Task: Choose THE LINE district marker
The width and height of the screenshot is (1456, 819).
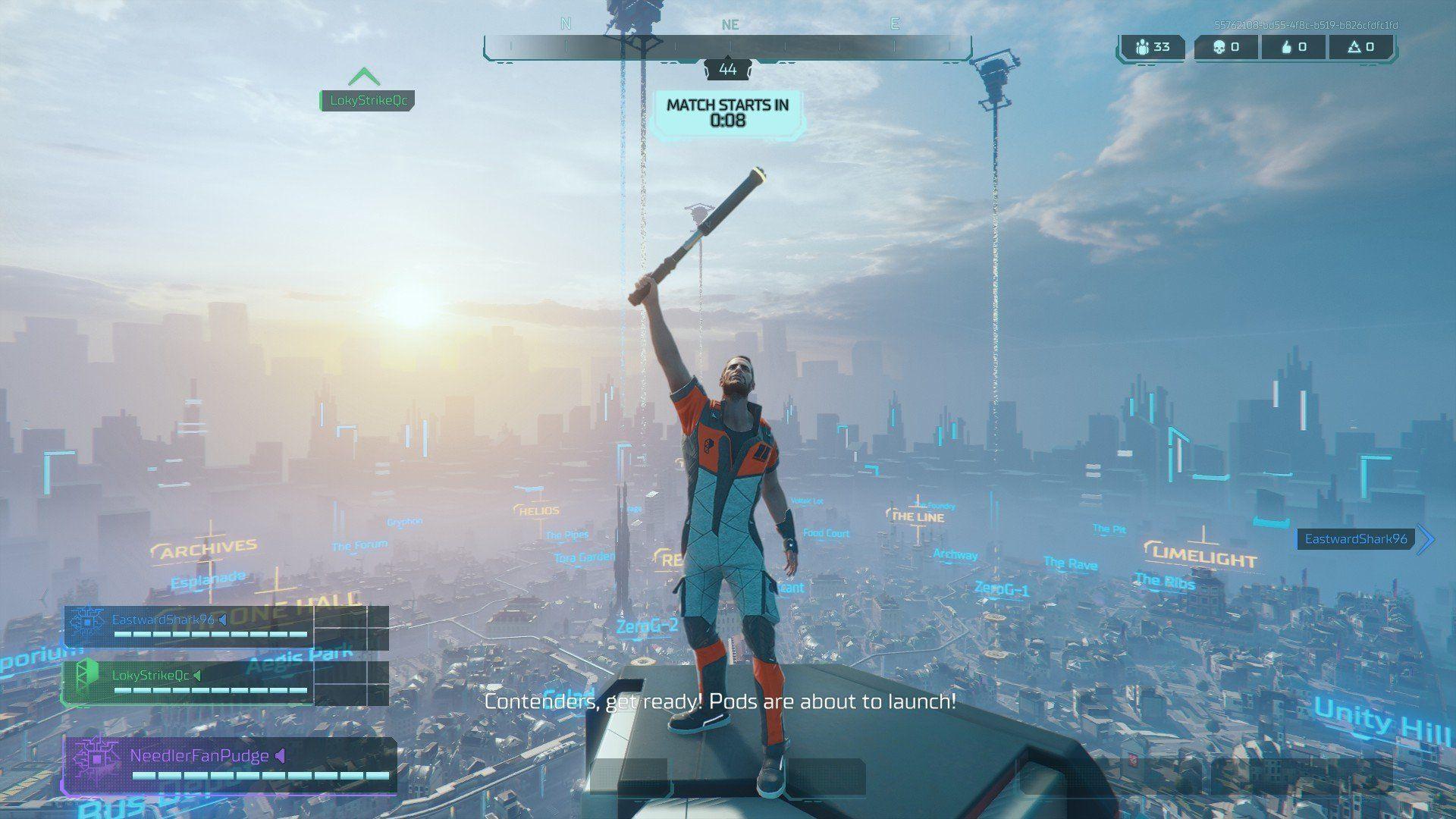Action: click(x=917, y=516)
